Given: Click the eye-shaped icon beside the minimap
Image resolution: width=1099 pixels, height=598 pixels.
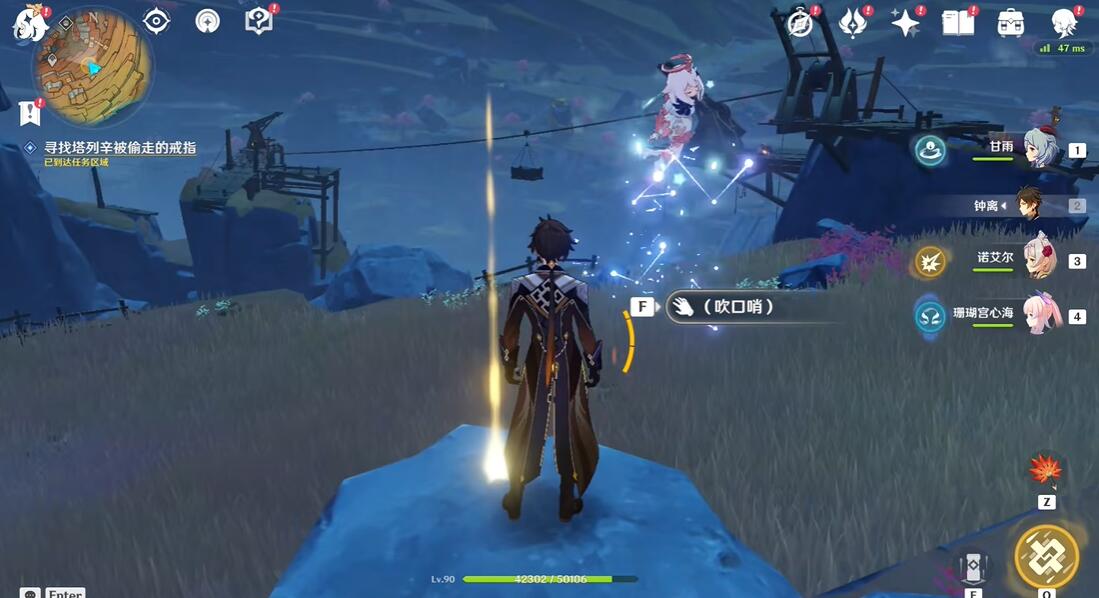Looking at the screenshot, I should (x=156, y=21).
